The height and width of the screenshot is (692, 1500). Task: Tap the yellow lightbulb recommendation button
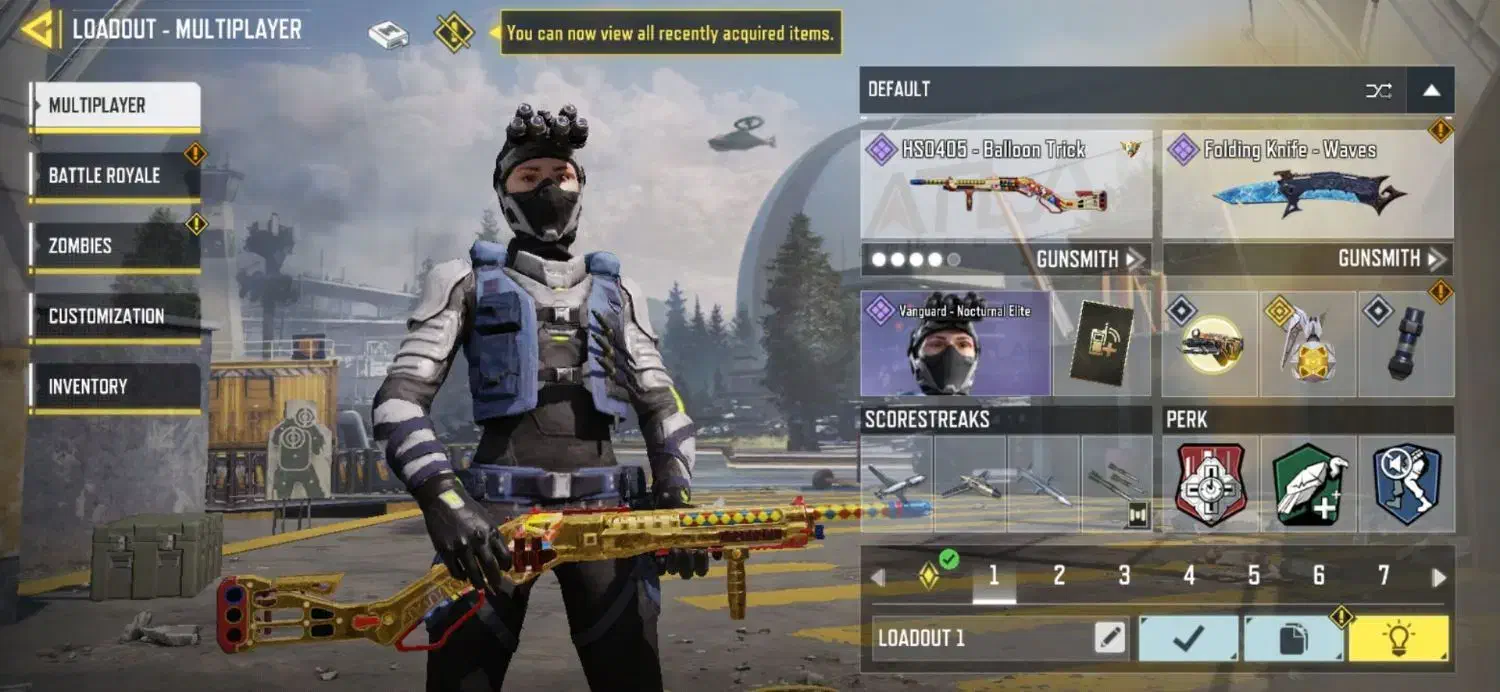[1398, 638]
